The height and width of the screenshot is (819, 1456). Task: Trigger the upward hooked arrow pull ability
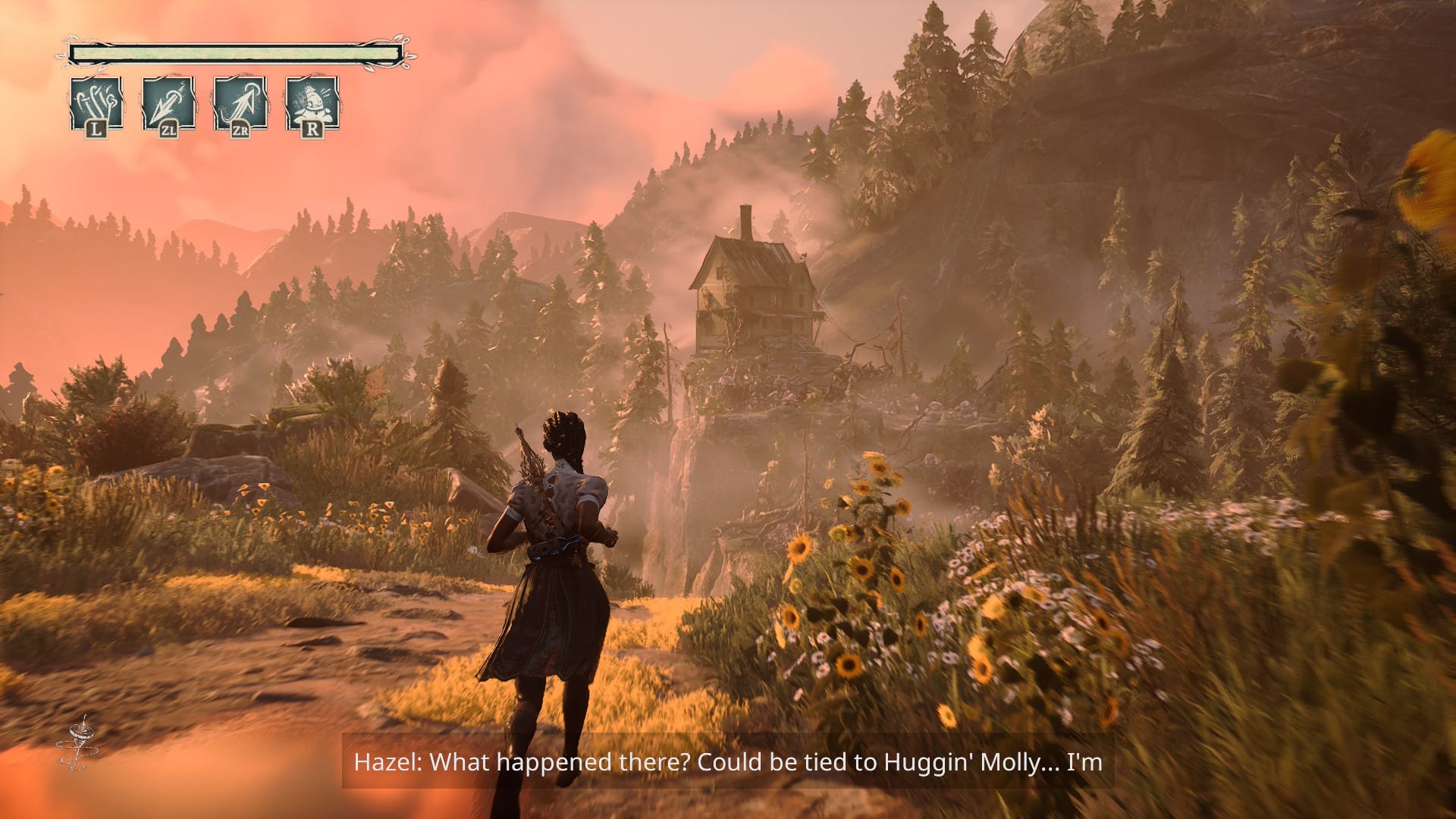pyautogui.click(x=240, y=103)
